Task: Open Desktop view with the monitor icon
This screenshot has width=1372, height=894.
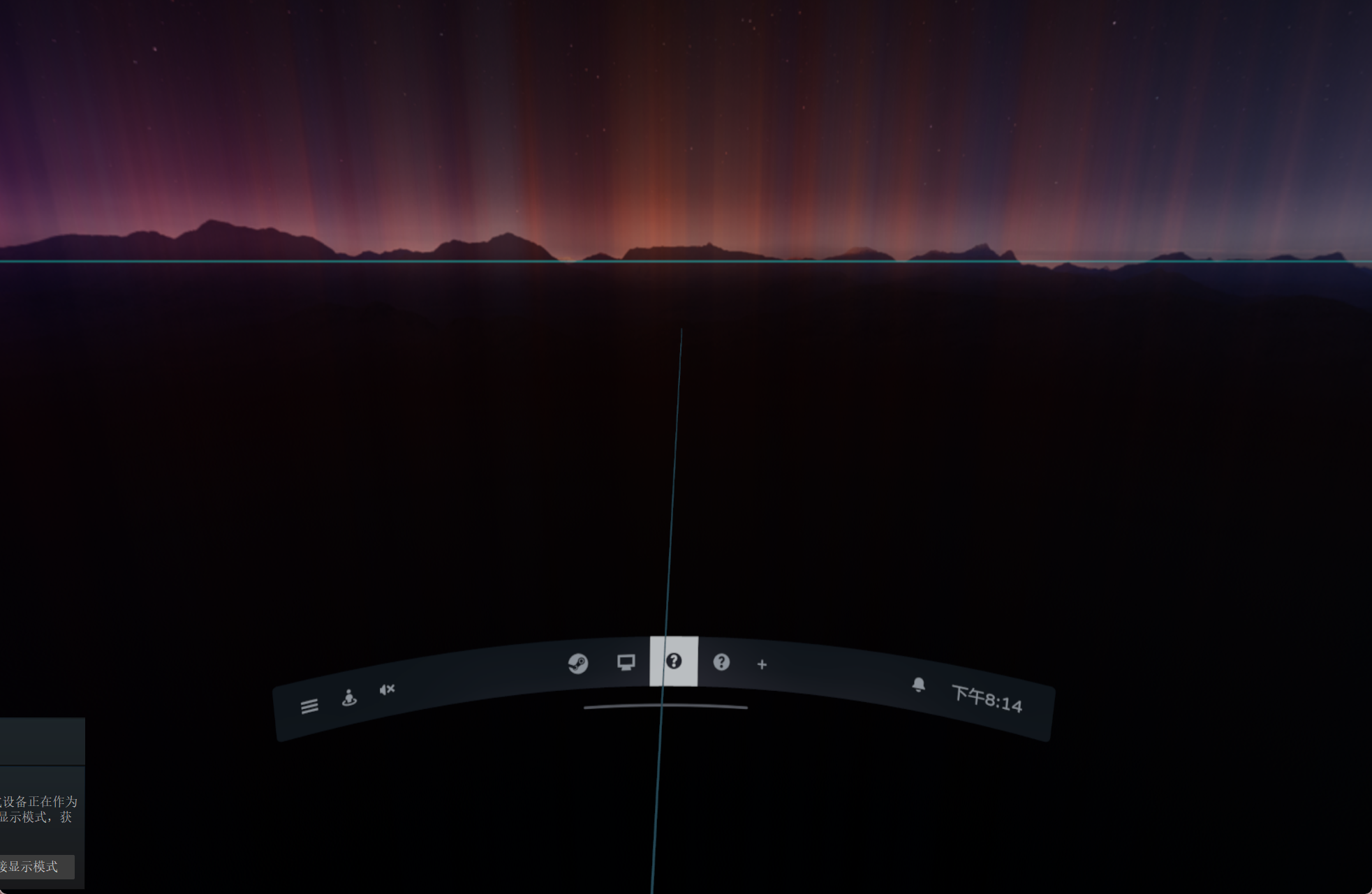Action: click(x=626, y=661)
